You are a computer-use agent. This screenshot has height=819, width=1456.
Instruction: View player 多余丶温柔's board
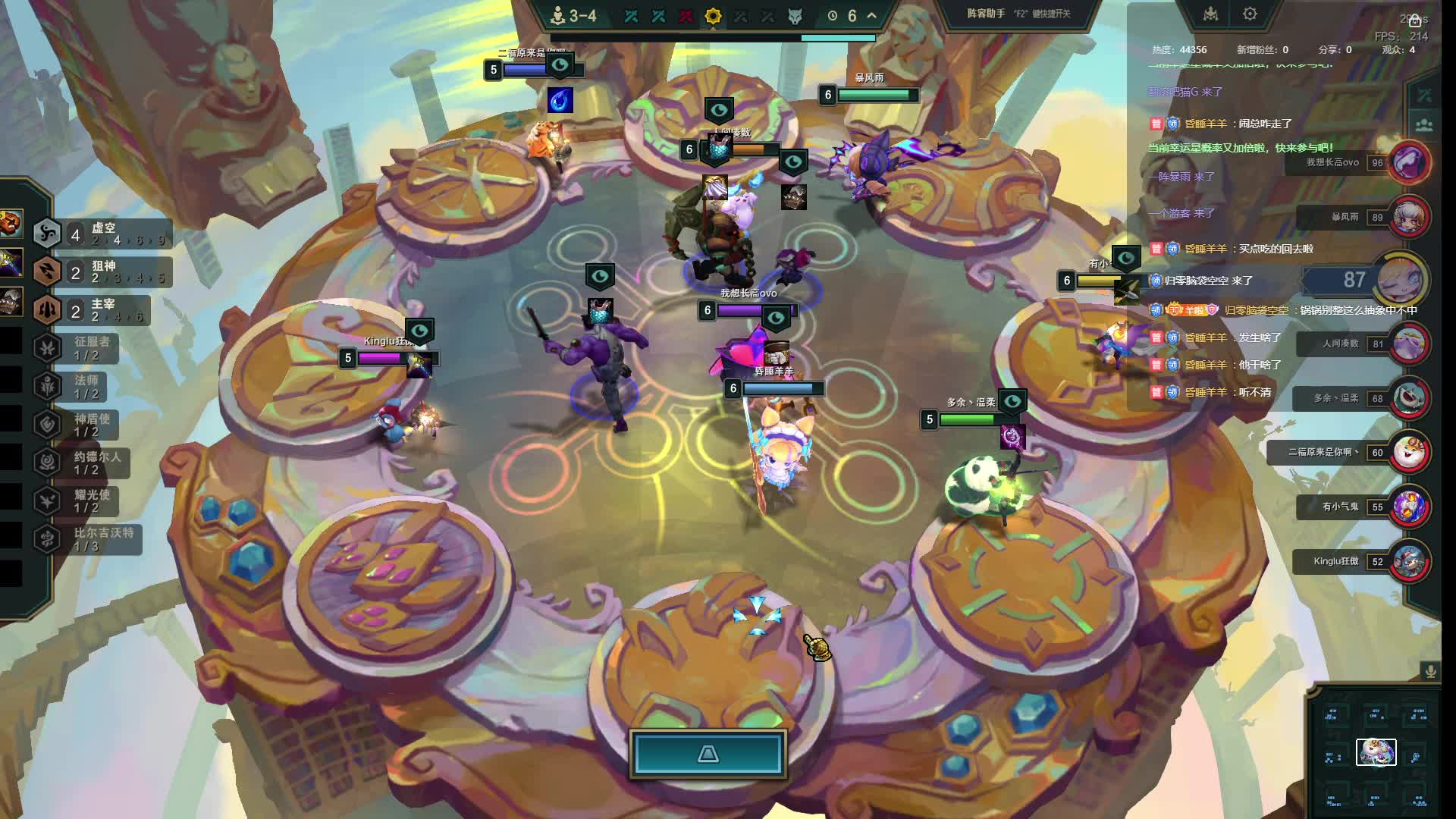1408,398
